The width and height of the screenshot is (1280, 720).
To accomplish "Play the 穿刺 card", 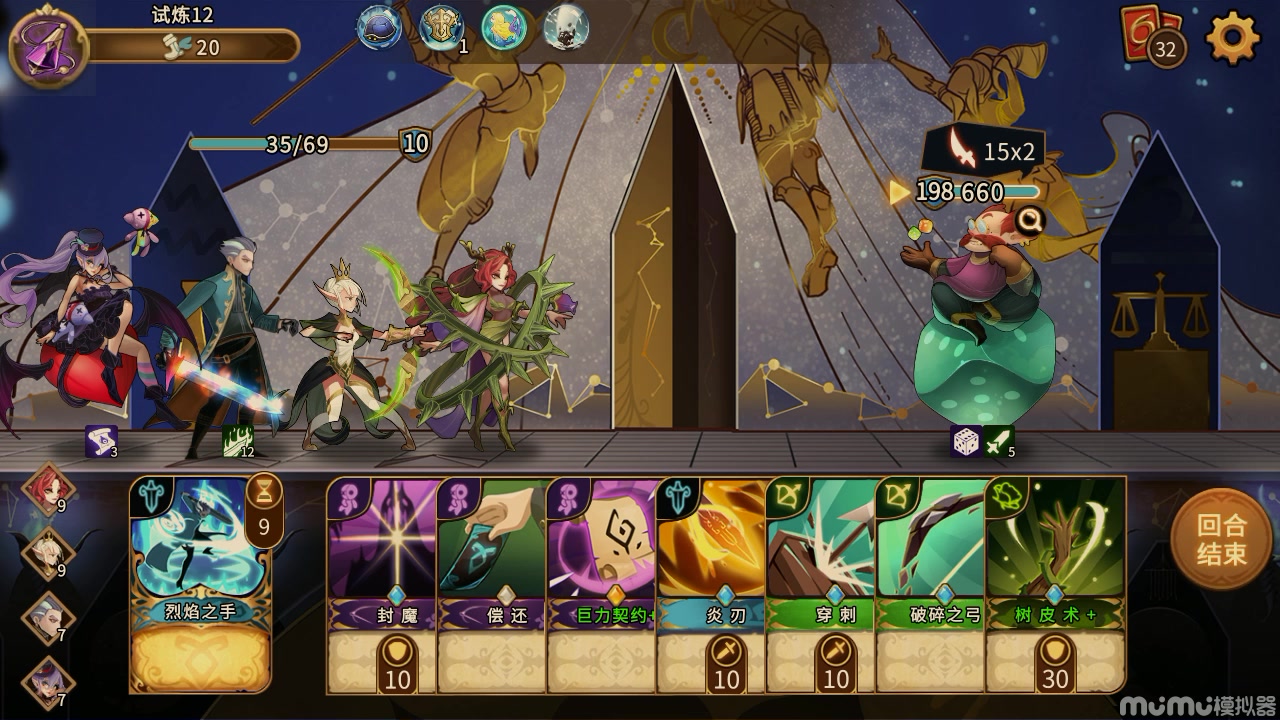I will click(822, 584).
